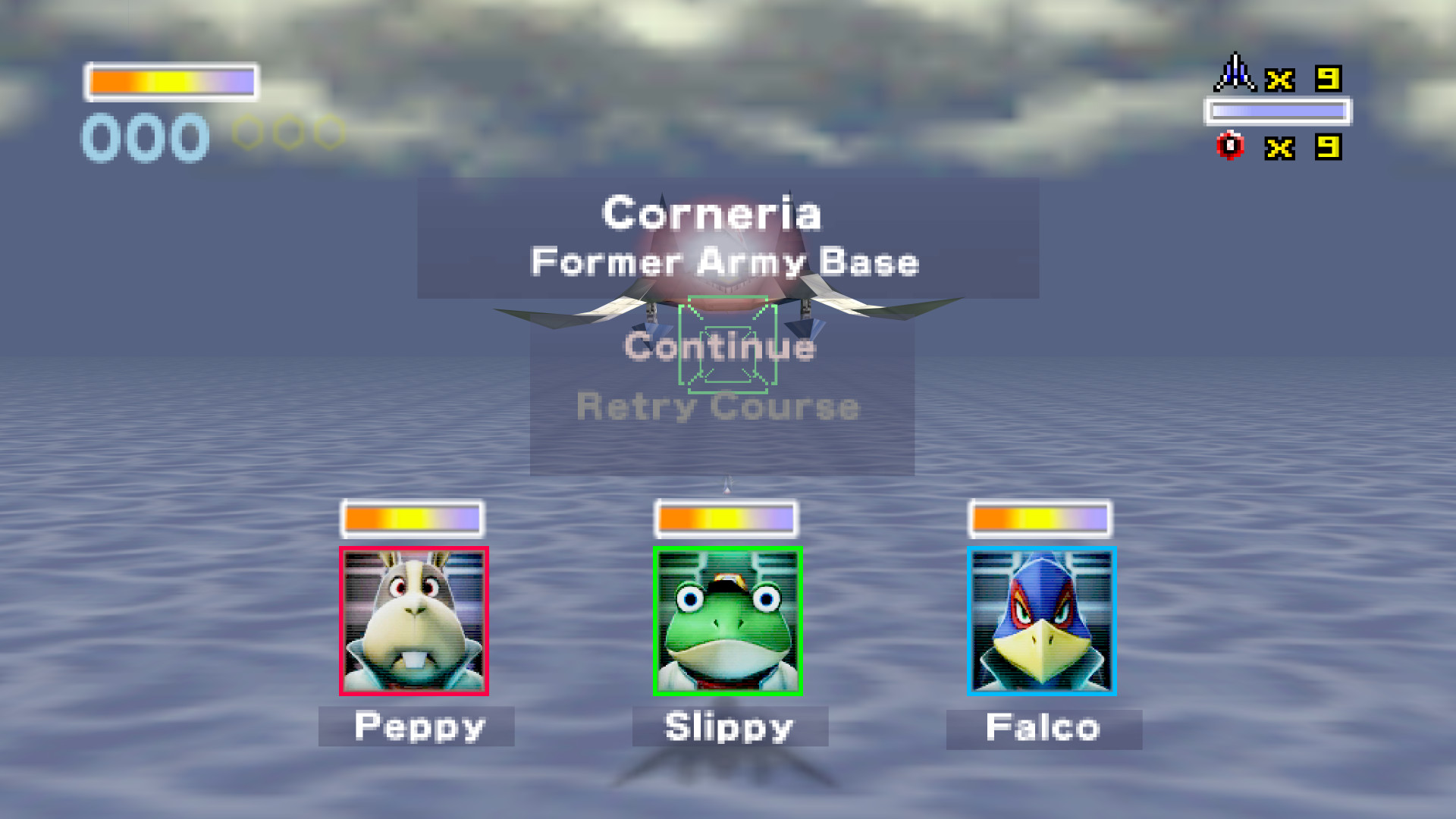Click Slippy's name label

(728, 726)
